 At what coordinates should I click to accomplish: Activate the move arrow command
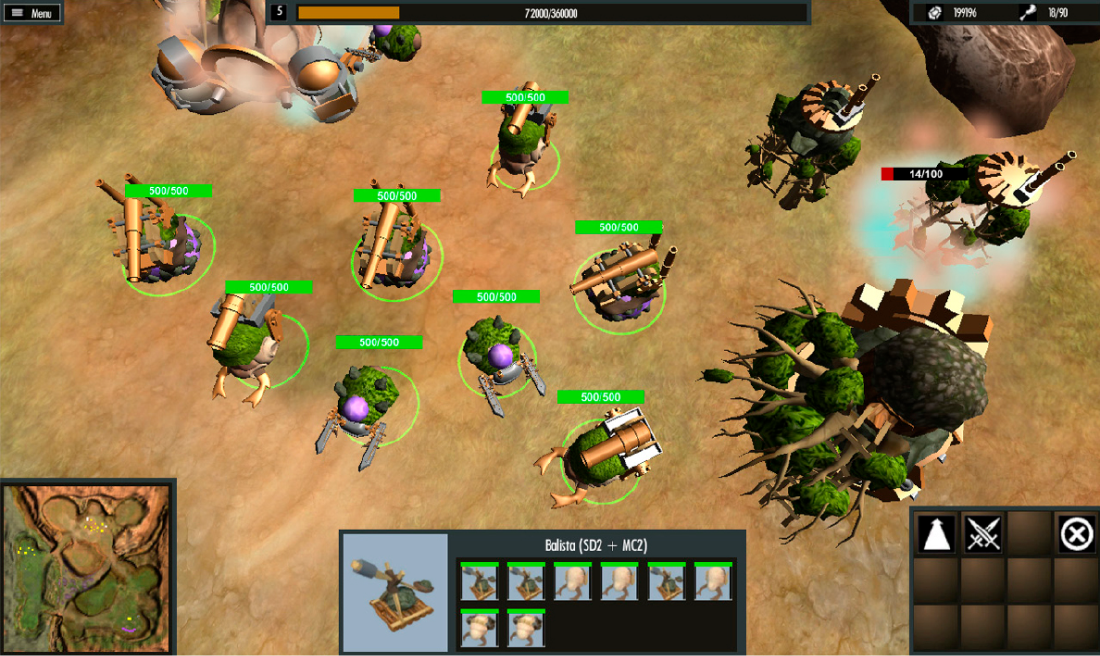(x=936, y=535)
